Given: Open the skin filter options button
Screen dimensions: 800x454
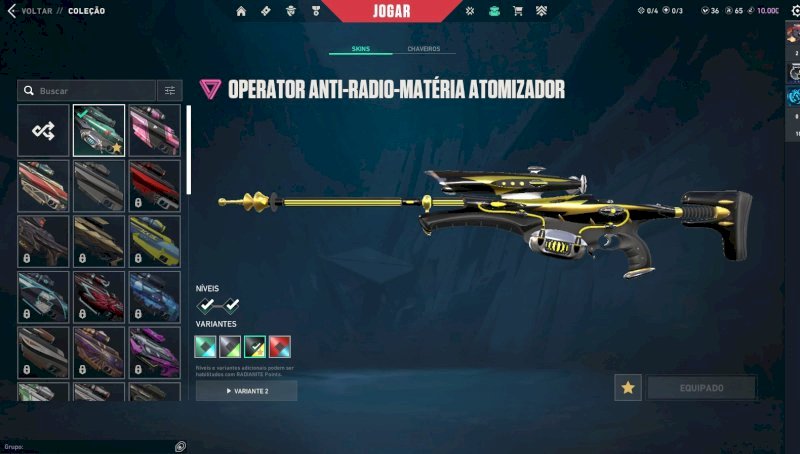Looking at the screenshot, I should [169, 90].
